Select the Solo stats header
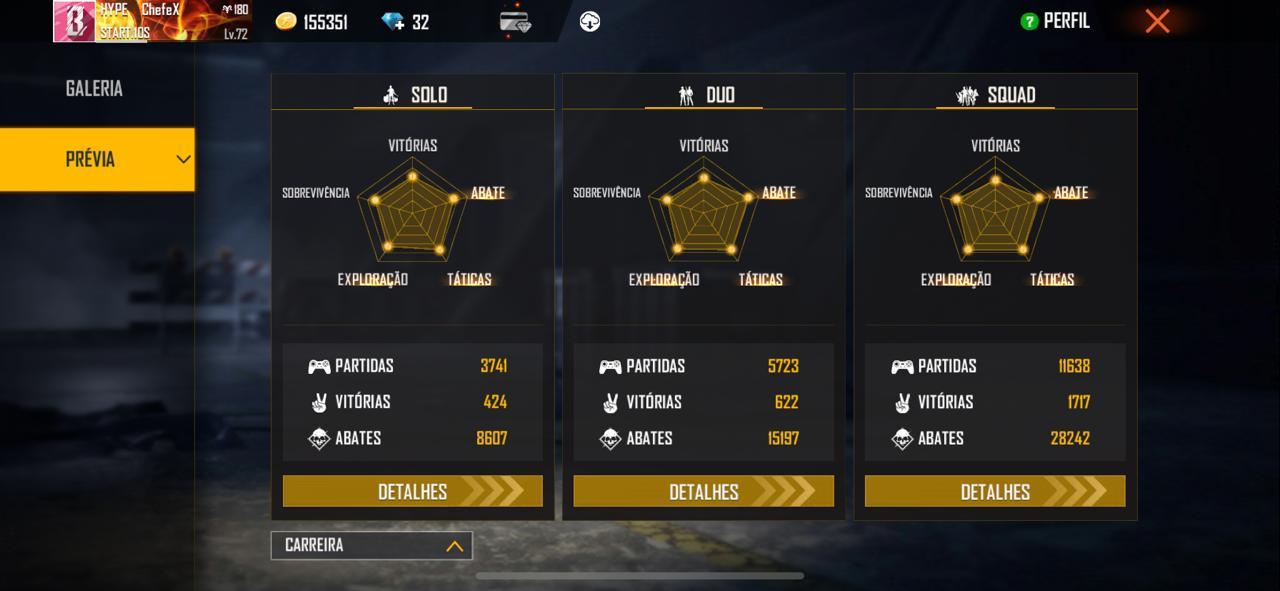This screenshot has height=591, width=1280. tap(414, 95)
